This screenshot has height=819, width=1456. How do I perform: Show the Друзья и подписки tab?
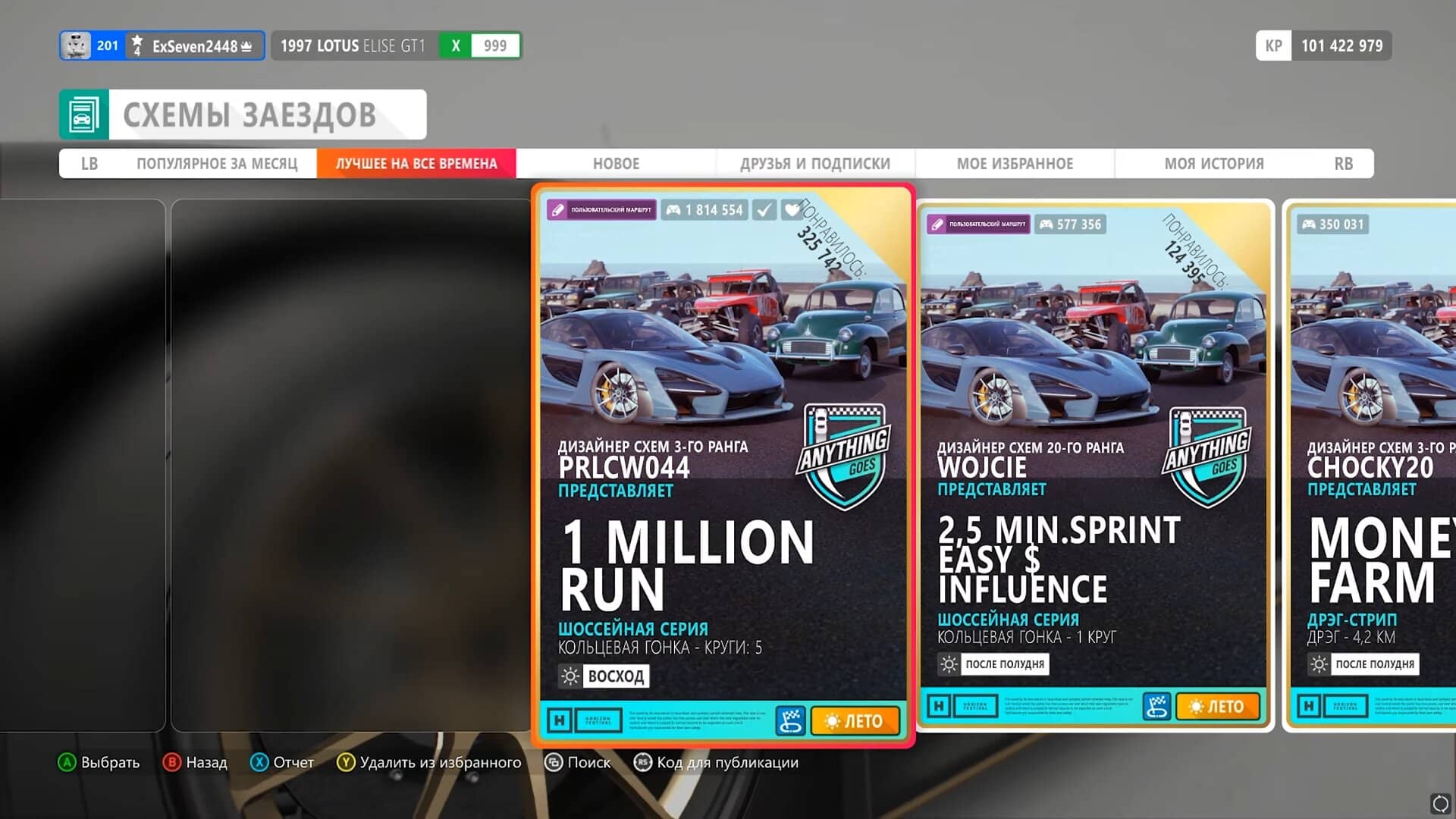[815, 164]
